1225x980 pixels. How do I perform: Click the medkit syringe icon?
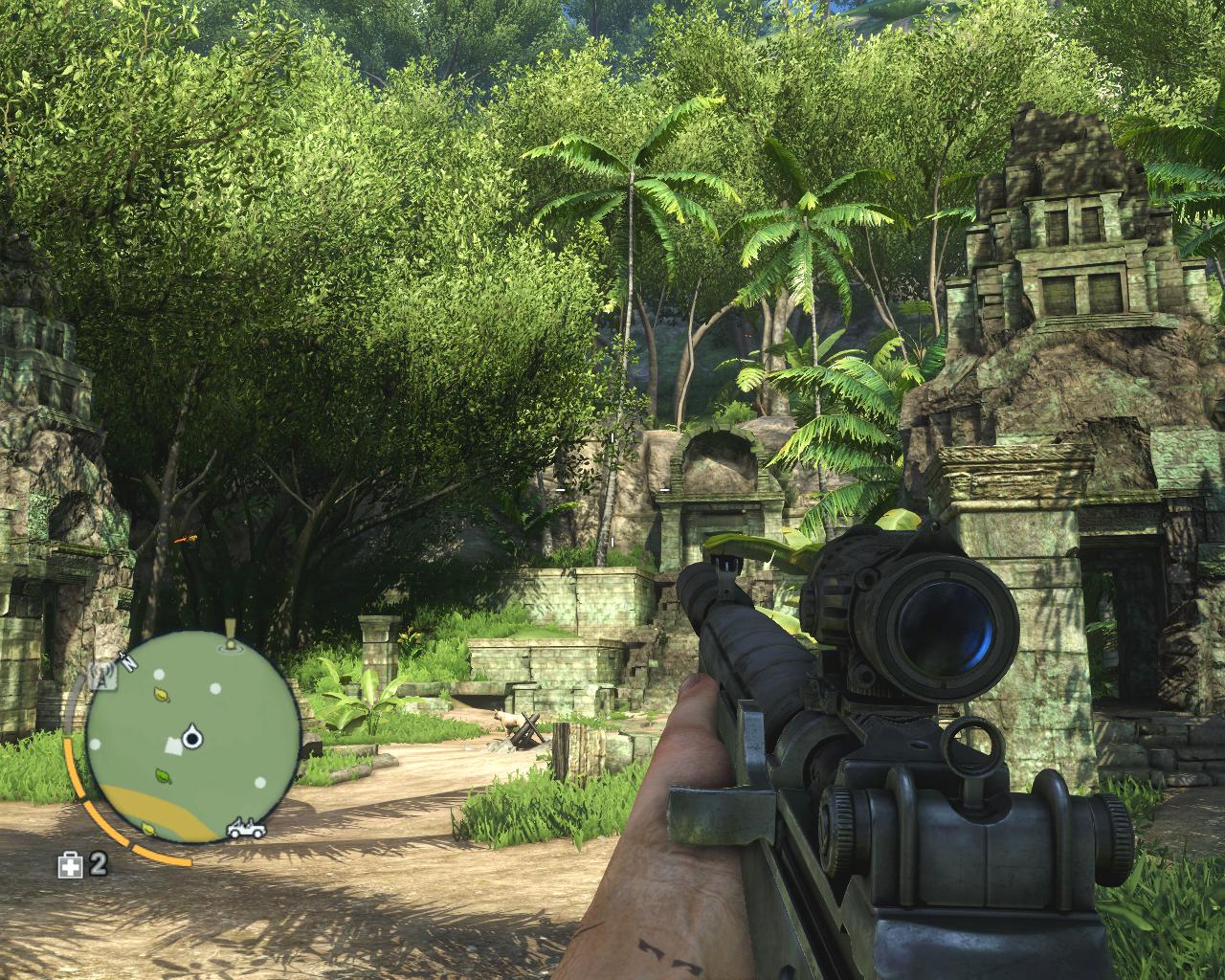[71, 866]
